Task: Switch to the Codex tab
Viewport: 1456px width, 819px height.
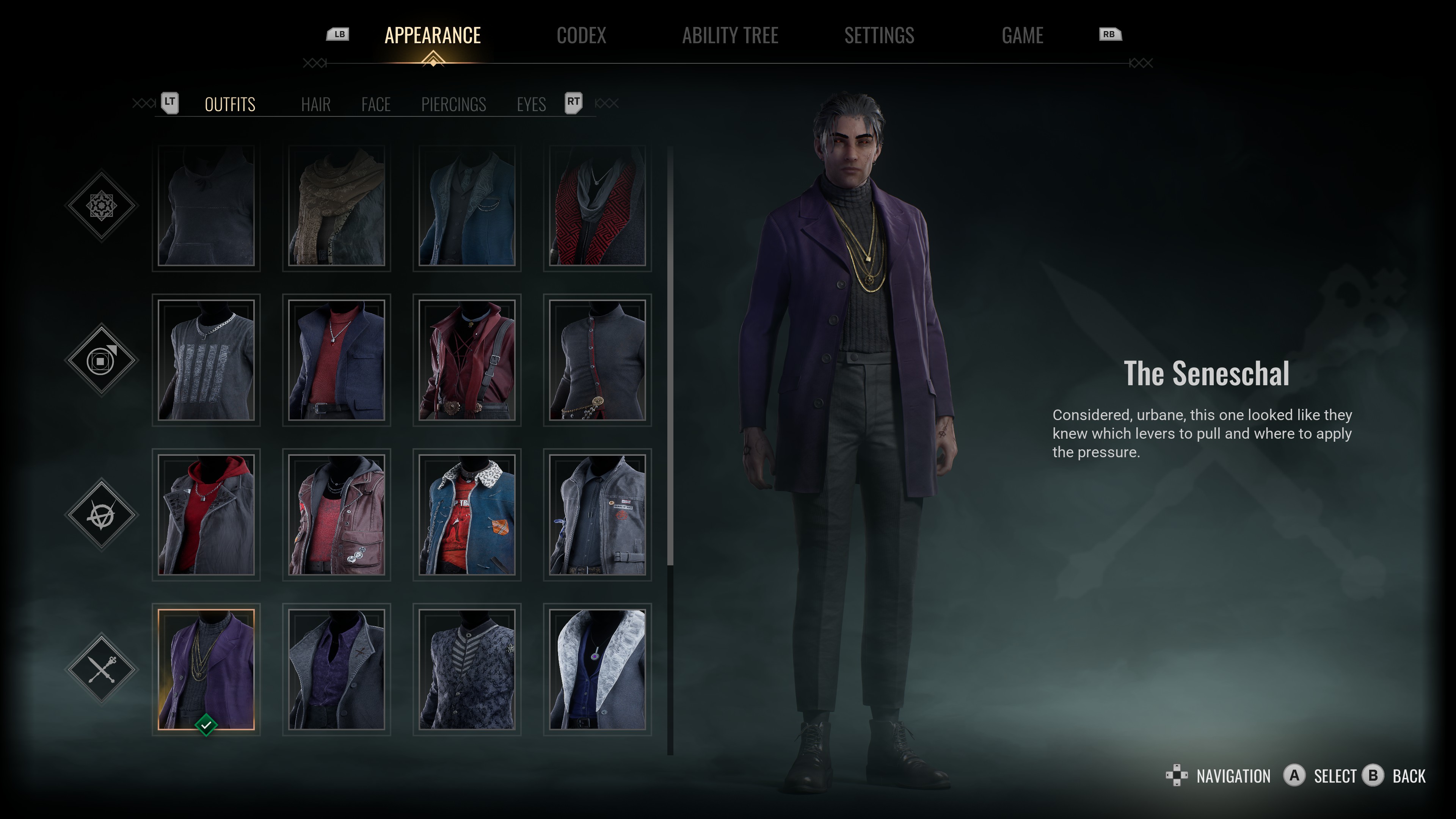Action: tap(581, 36)
